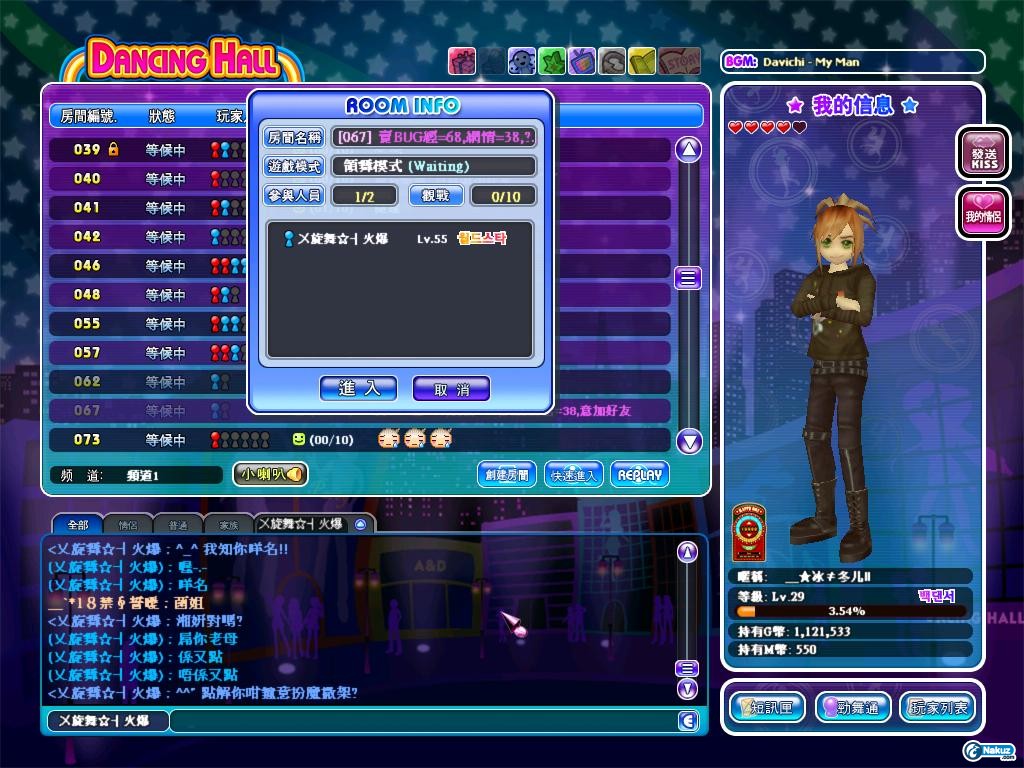The width and height of the screenshot is (1024, 768).
Task: Open the 勁舞通 messenger button
Action: coord(852,707)
